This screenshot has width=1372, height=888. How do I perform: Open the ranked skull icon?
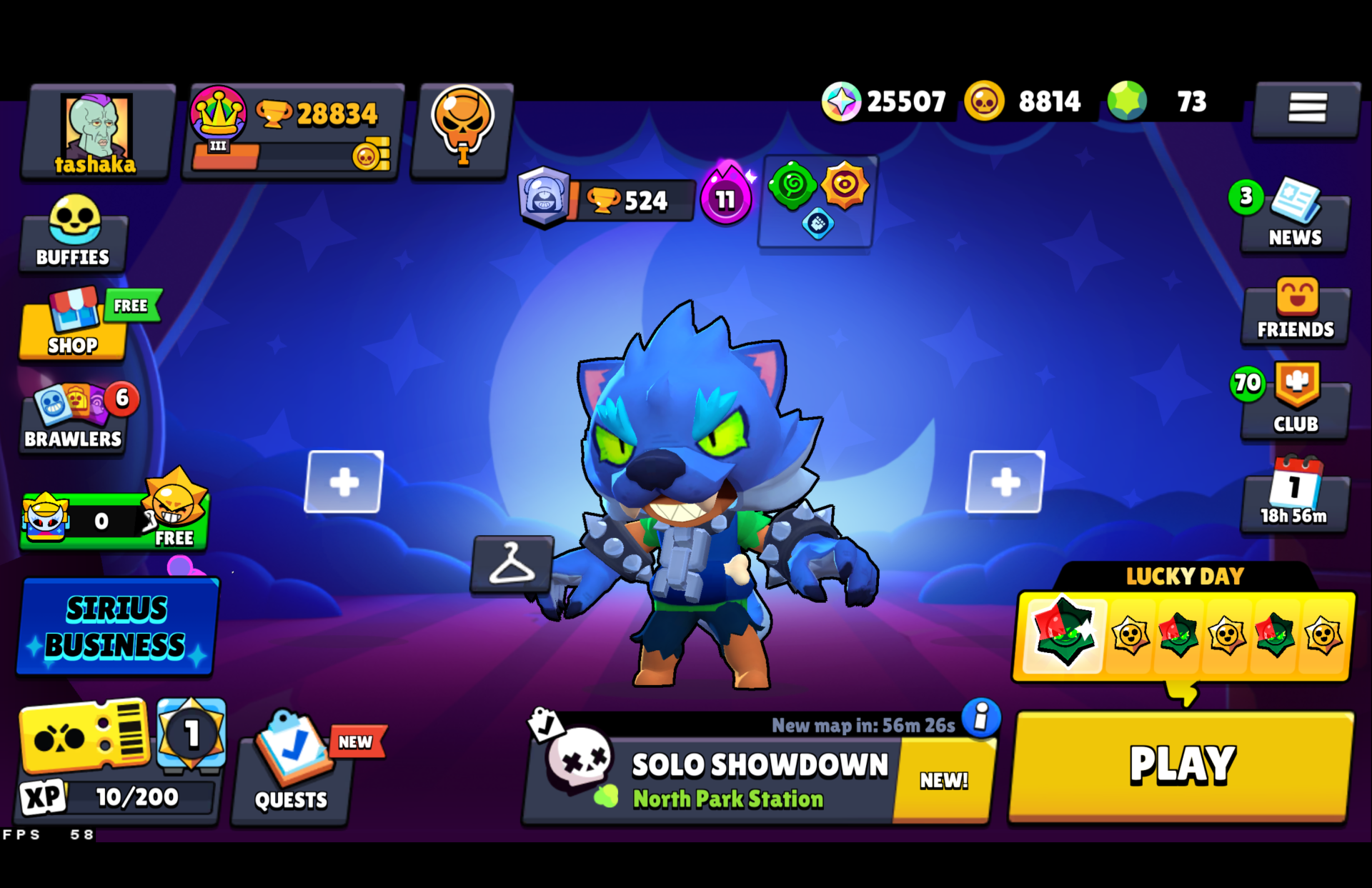(x=462, y=130)
